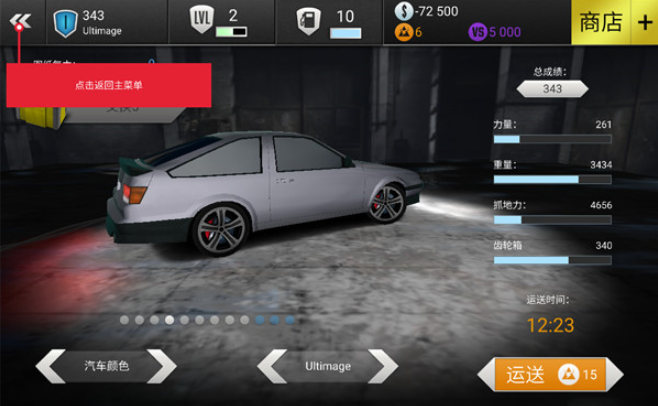This screenshot has height=406, width=658.
Task: Select previous option left of 汽车颜色
Action: (51, 366)
